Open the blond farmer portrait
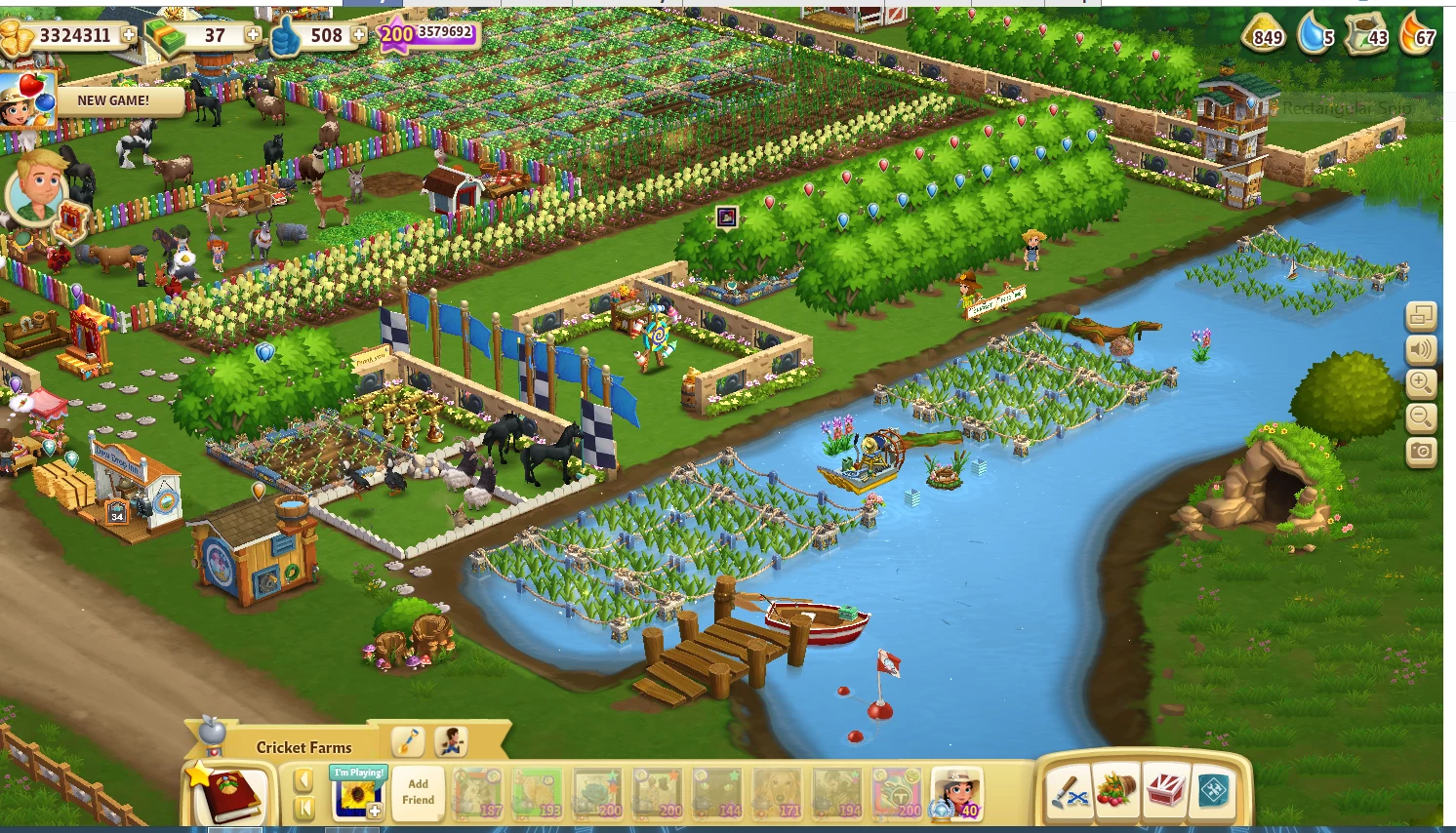This screenshot has height=833, width=1456. point(38,185)
